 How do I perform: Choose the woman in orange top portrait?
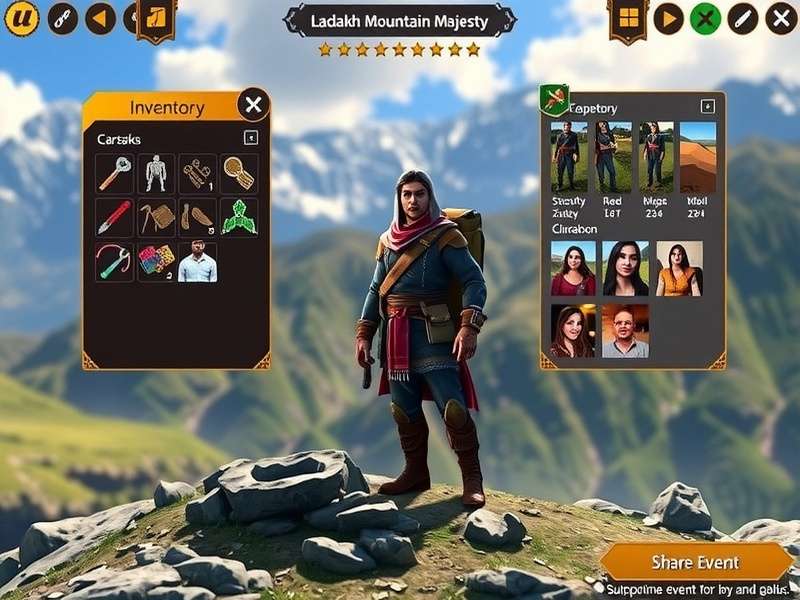pos(679,268)
